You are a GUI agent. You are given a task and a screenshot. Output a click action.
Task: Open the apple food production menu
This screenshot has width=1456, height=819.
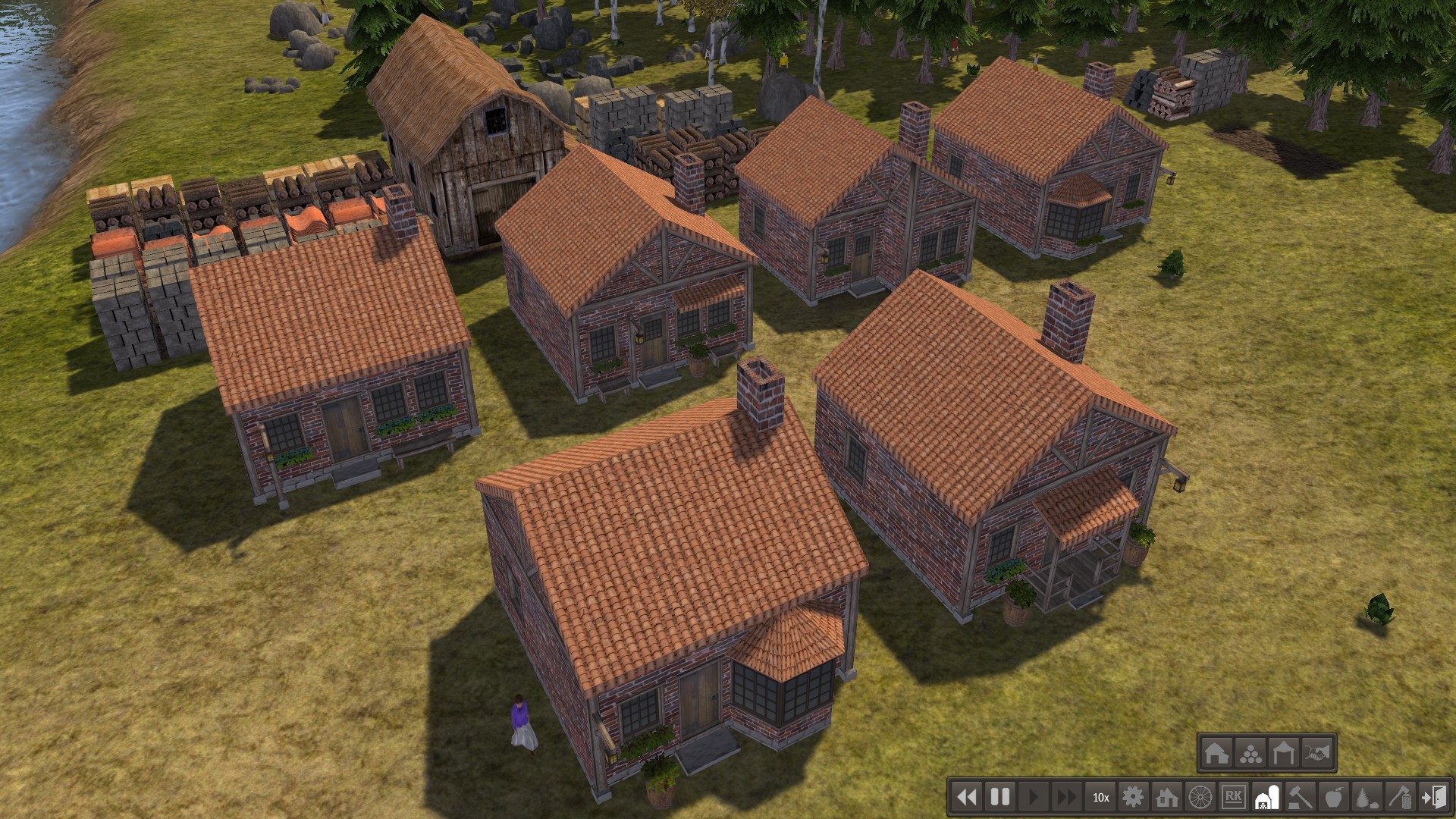click(1333, 797)
